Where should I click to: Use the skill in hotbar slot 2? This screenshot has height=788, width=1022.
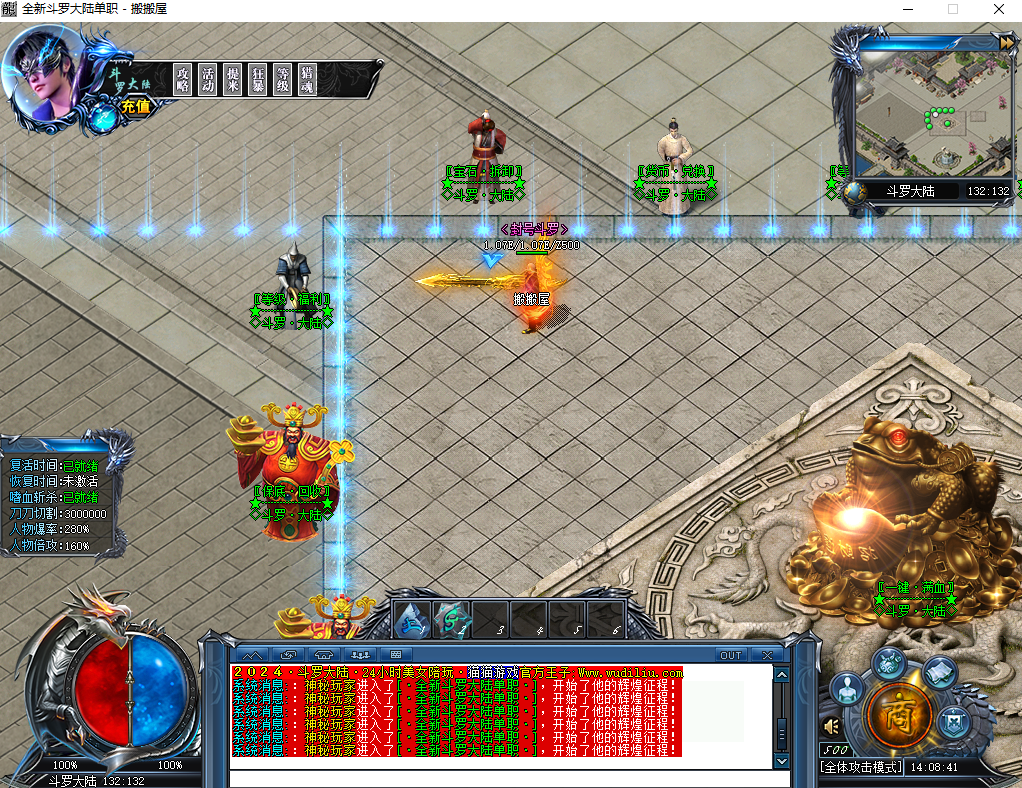452,620
